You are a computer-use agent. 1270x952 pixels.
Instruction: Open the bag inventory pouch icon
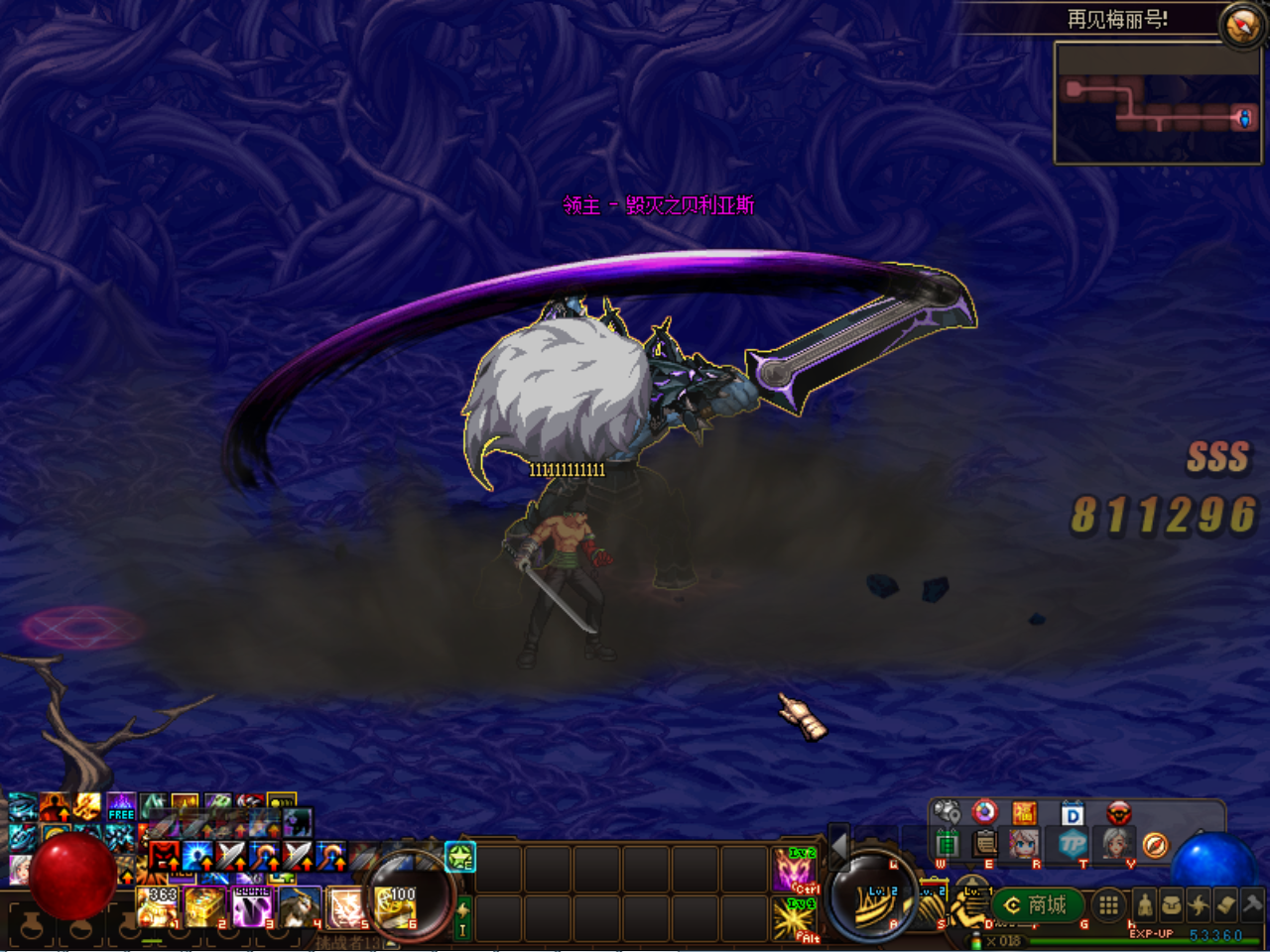tap(1173, 903)
